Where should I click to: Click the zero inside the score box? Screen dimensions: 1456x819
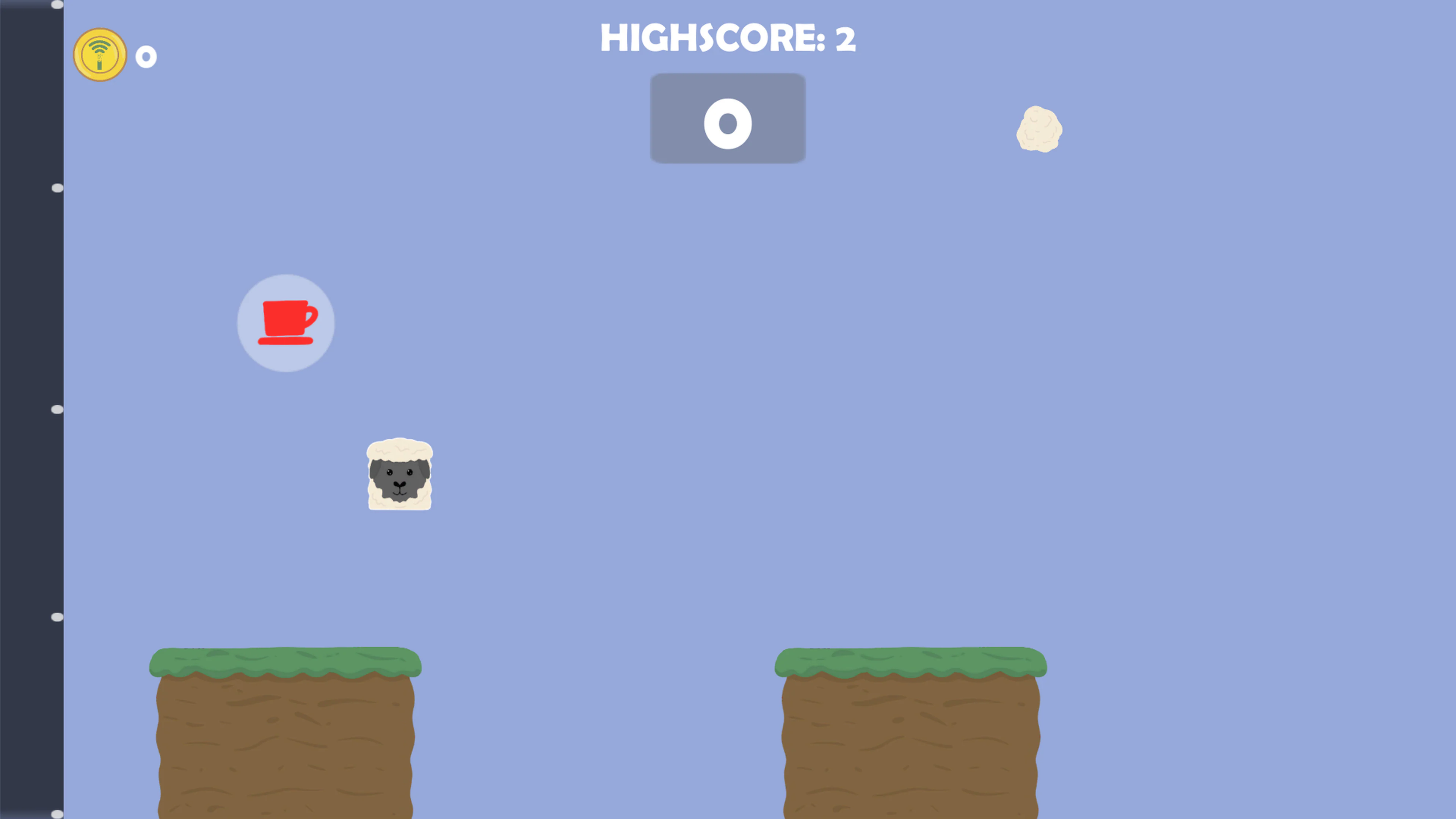(x=728, y=123)
